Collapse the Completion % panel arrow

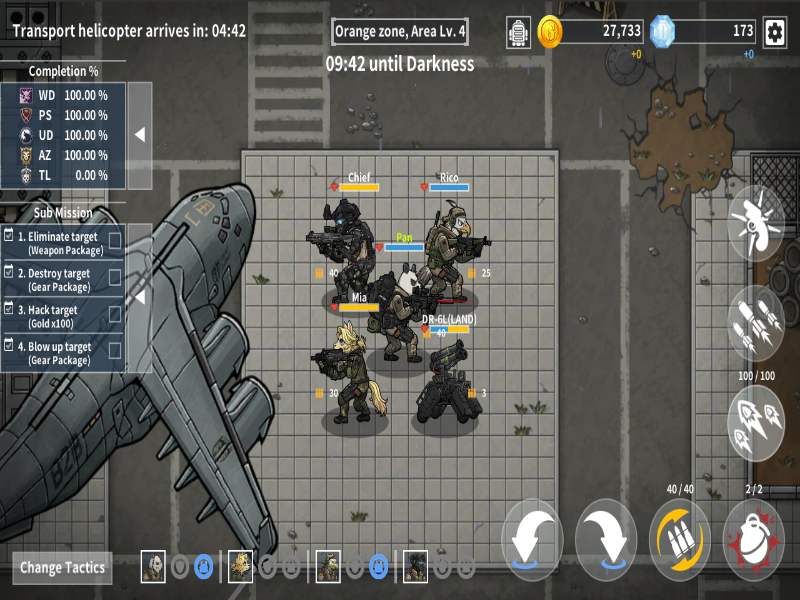(140, 135)
